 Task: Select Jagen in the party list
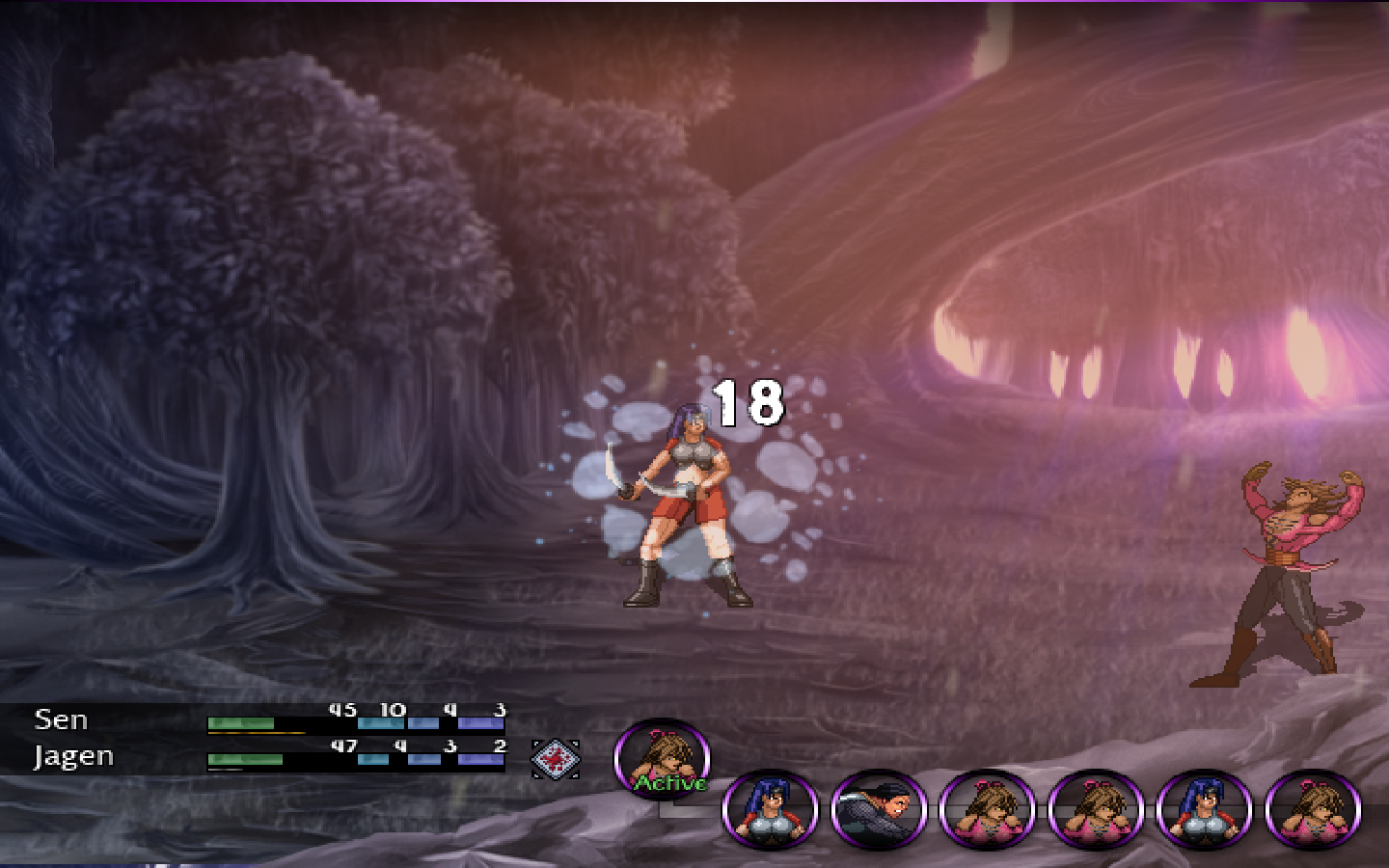[x=73, y=756]
